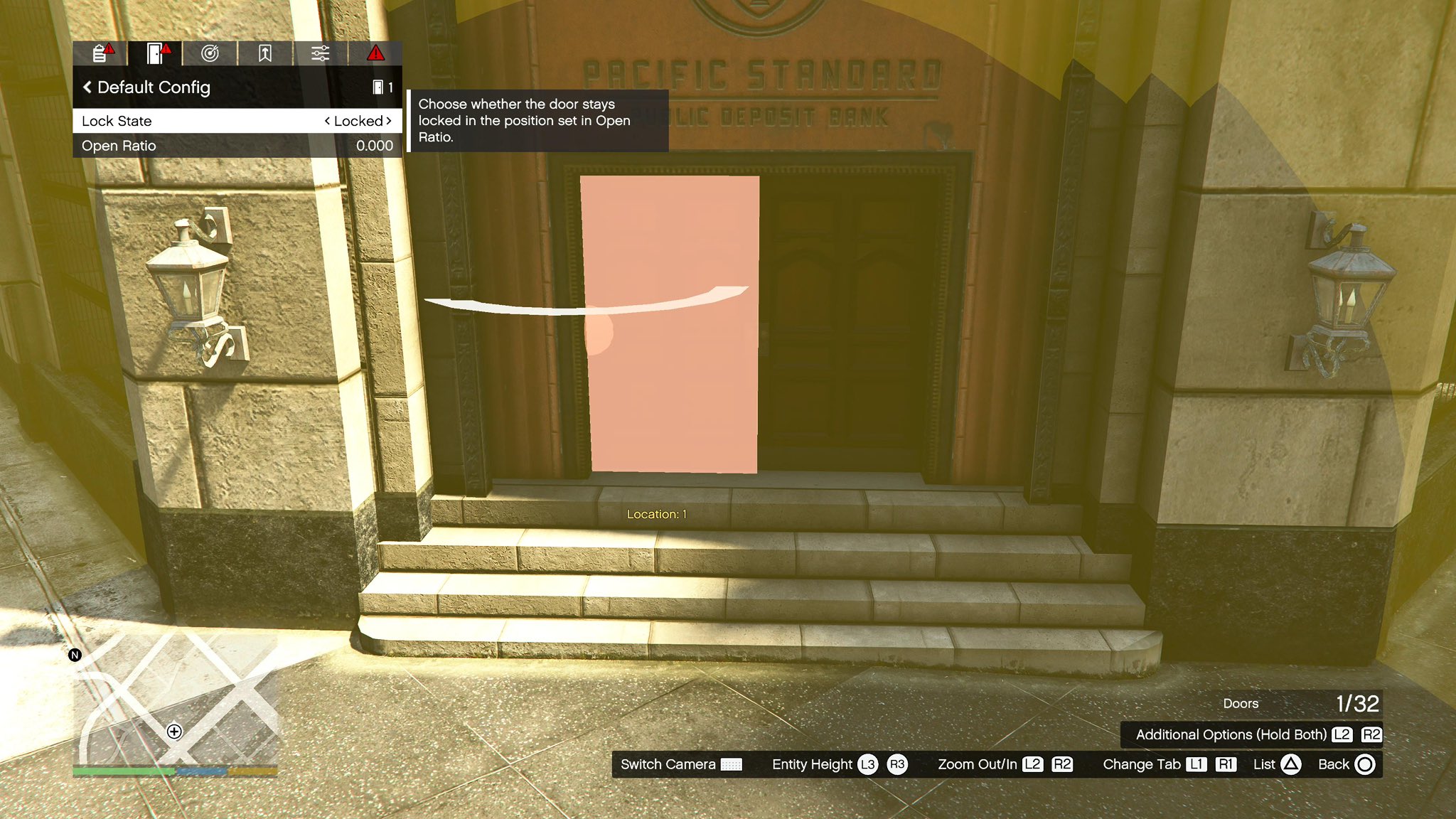Open the red warning triangle tab
The image size is (1456, 819).
(375, 53)
